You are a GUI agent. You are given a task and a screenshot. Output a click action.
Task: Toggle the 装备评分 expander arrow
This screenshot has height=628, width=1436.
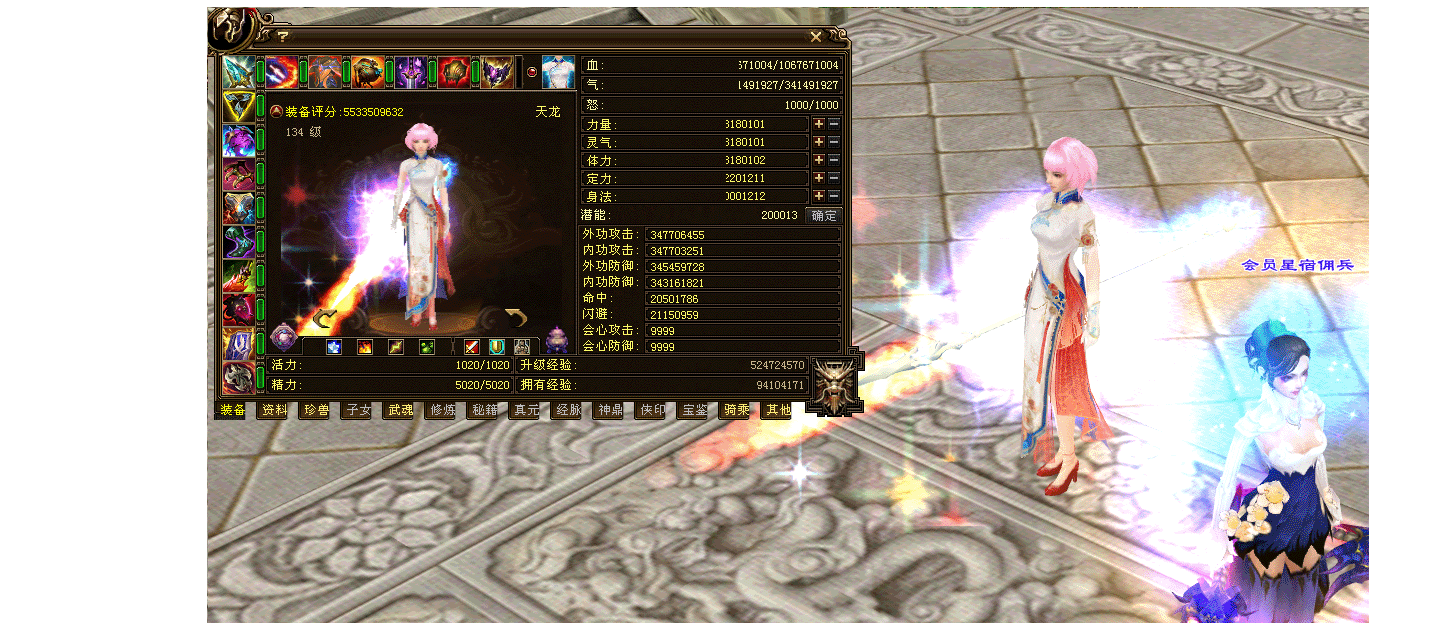pyautogui.click(x=276, y=111)
